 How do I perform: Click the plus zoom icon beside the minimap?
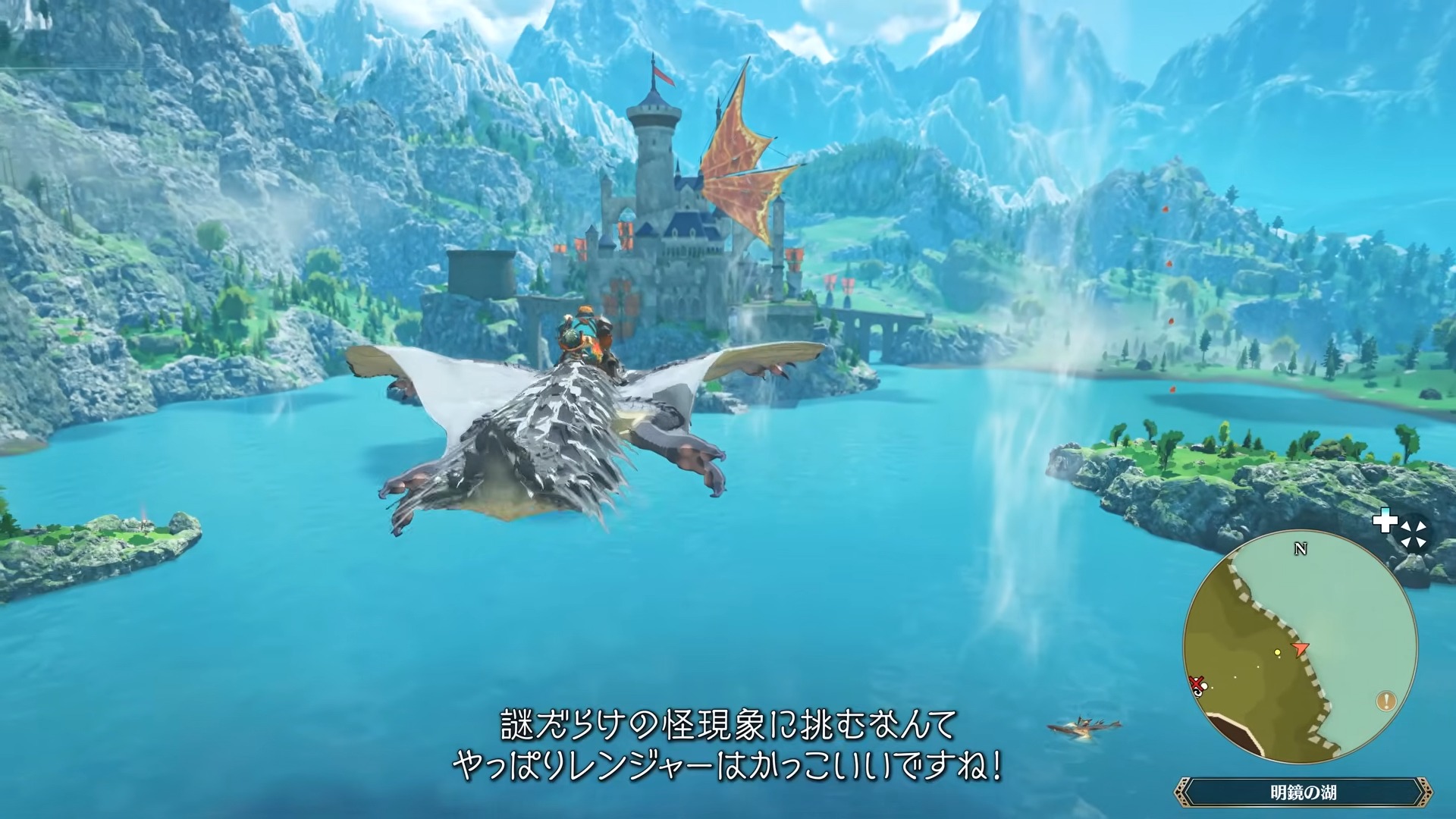tap(1386, 522)
